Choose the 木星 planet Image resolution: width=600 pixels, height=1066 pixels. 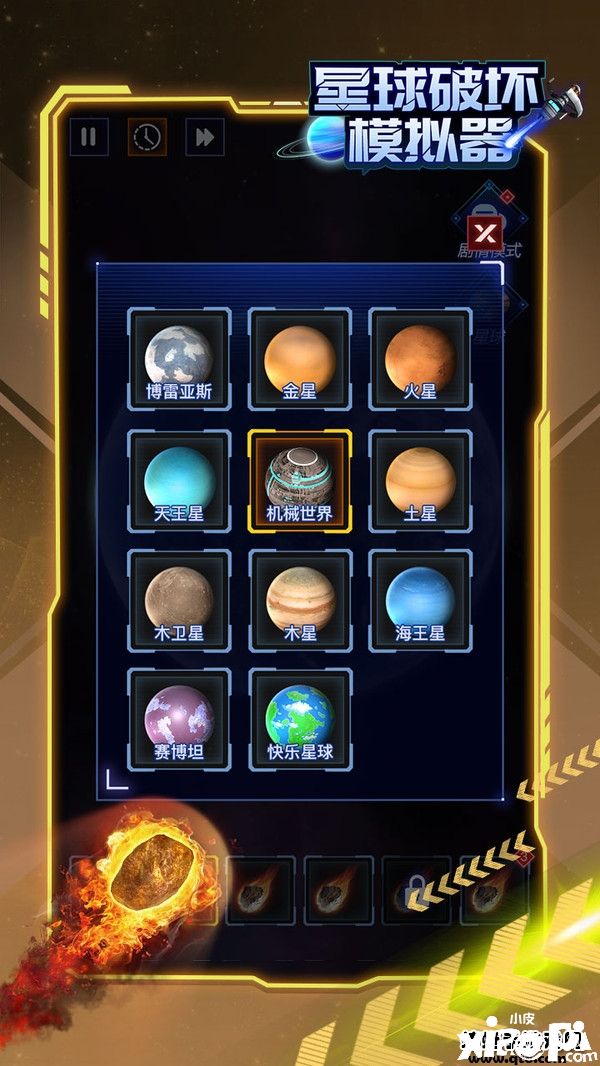300,600
